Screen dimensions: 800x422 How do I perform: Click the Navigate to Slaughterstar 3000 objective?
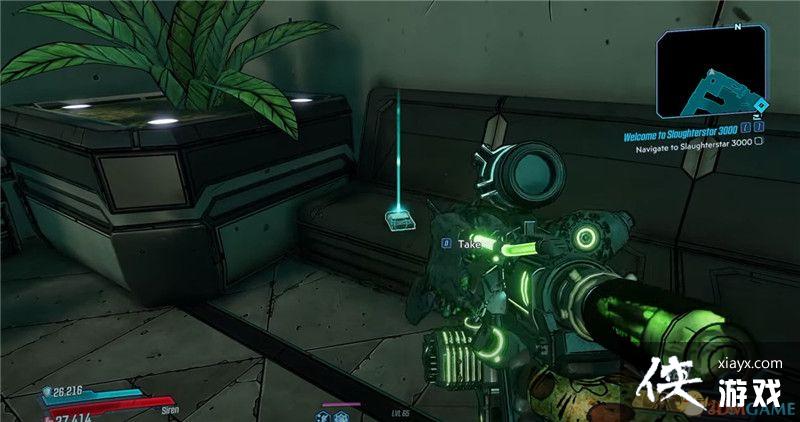click(695, 141)
